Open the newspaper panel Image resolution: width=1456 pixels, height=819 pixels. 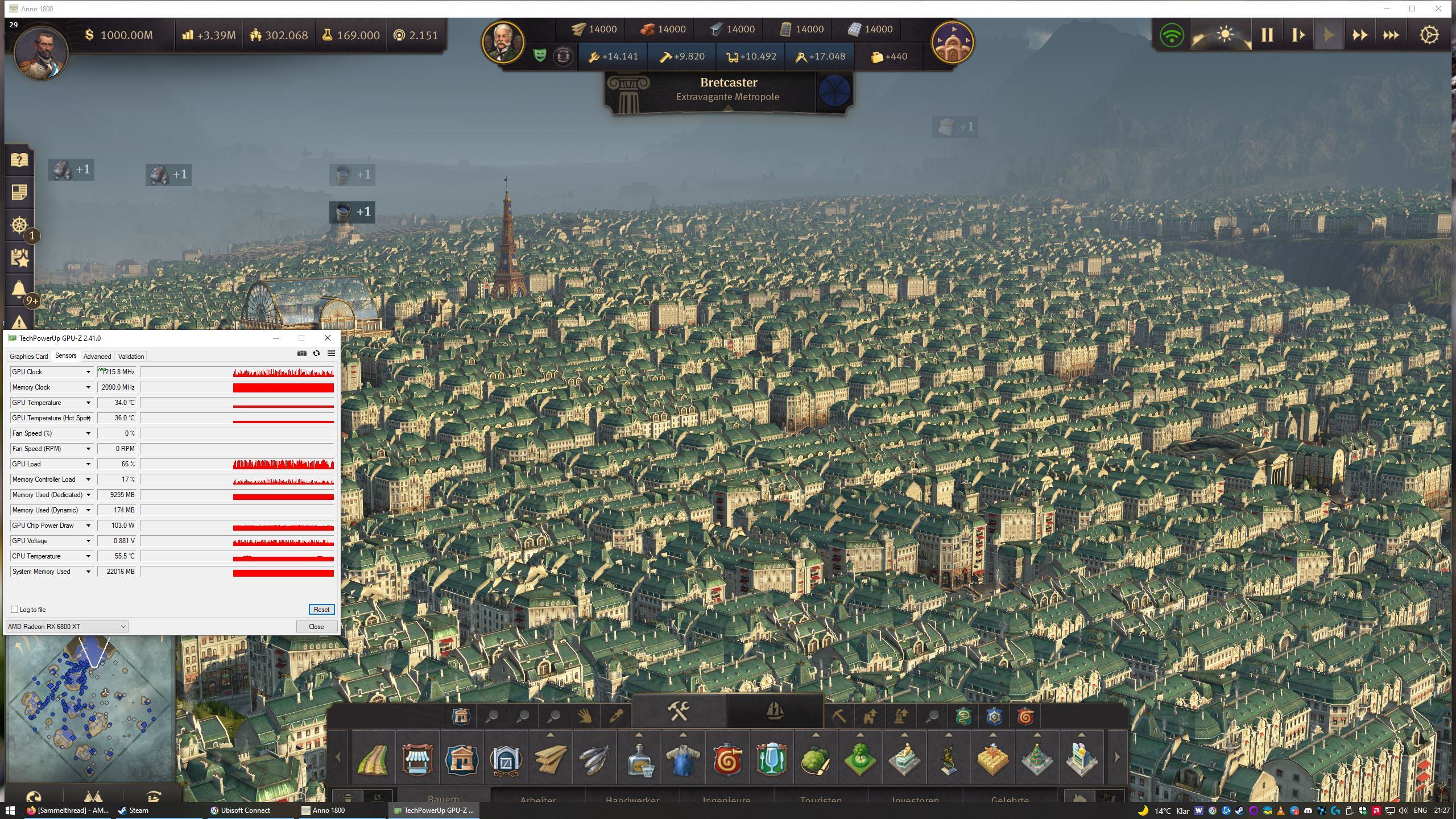(x=19, y=192)
